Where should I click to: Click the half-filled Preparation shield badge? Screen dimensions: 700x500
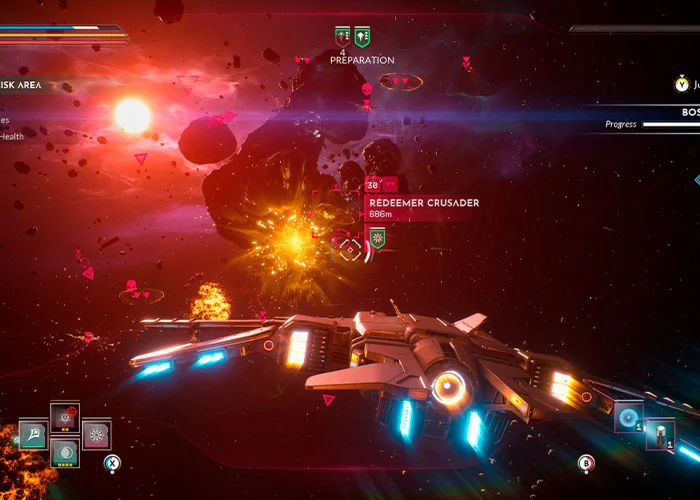tap(342, 38)
